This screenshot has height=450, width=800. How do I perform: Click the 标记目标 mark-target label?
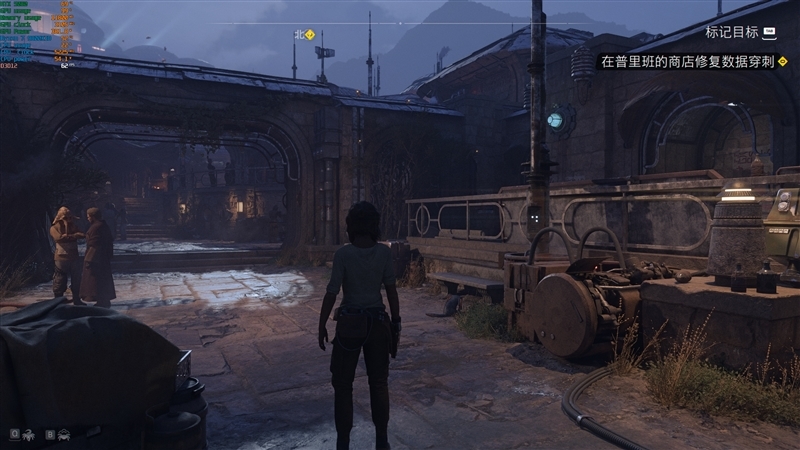point(731,32)
